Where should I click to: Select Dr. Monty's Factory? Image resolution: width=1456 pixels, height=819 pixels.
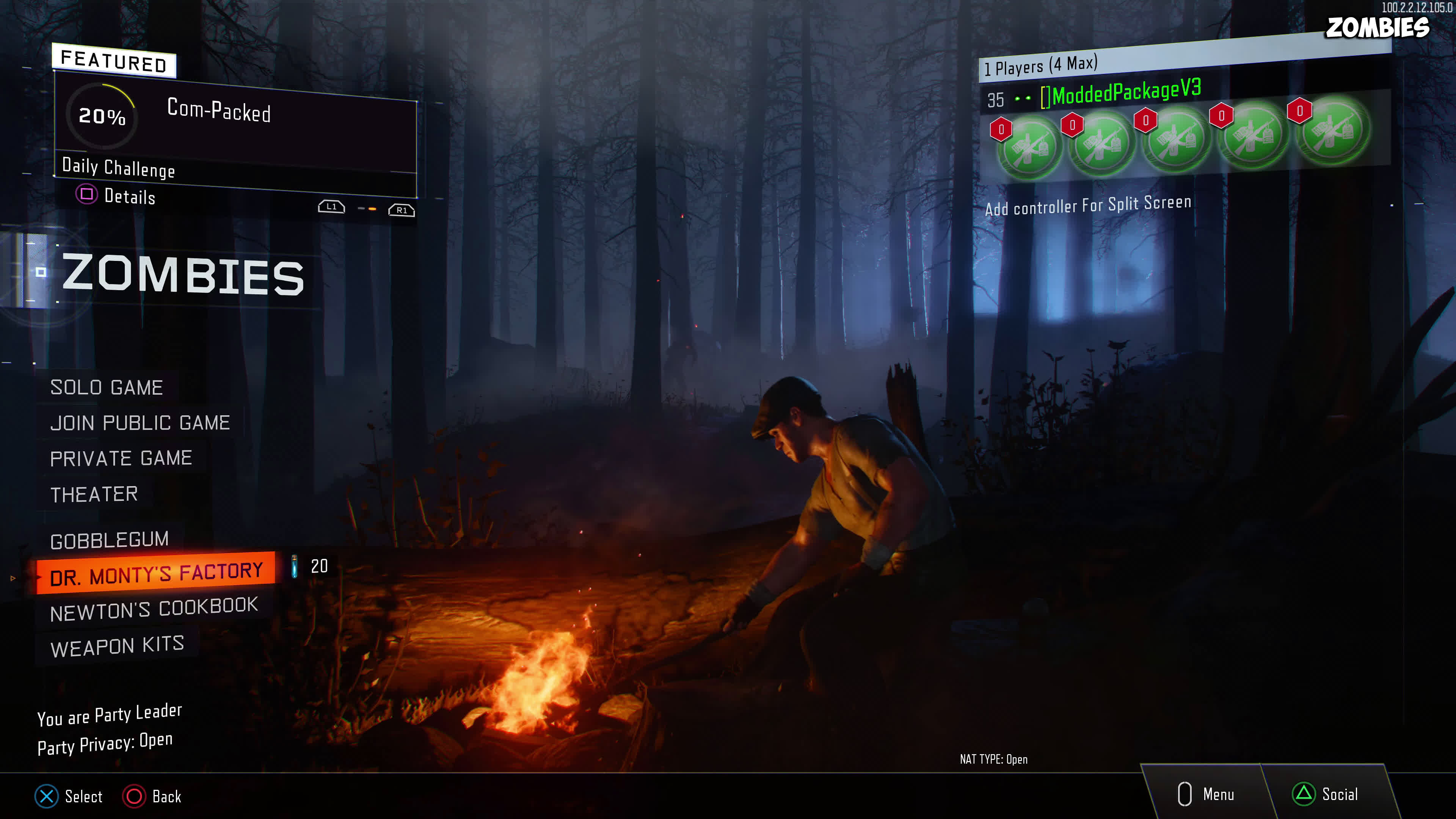[156, 574]
